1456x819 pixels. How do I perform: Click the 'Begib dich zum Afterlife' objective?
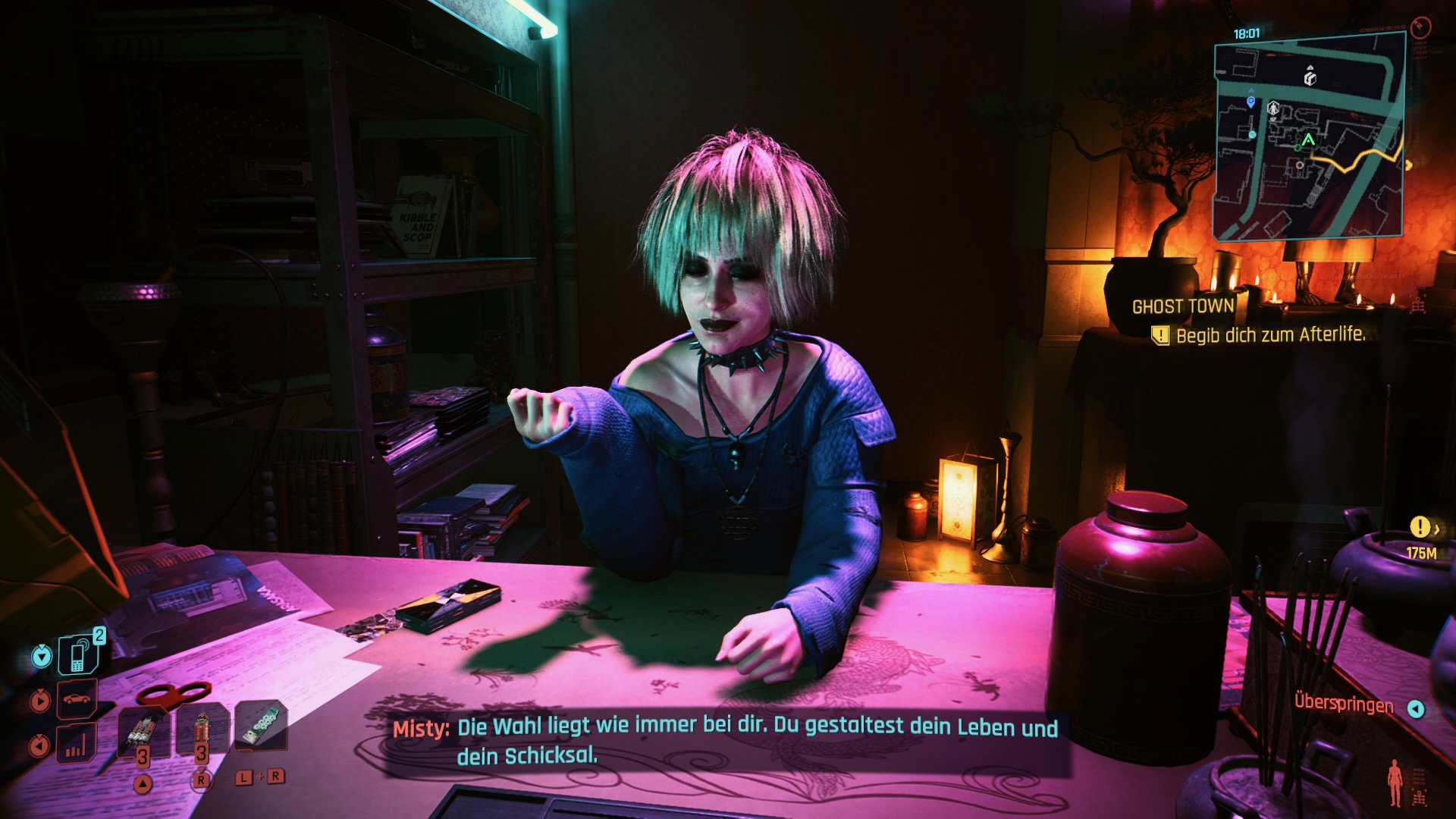pyautogui.click(x=1269, y=335)
